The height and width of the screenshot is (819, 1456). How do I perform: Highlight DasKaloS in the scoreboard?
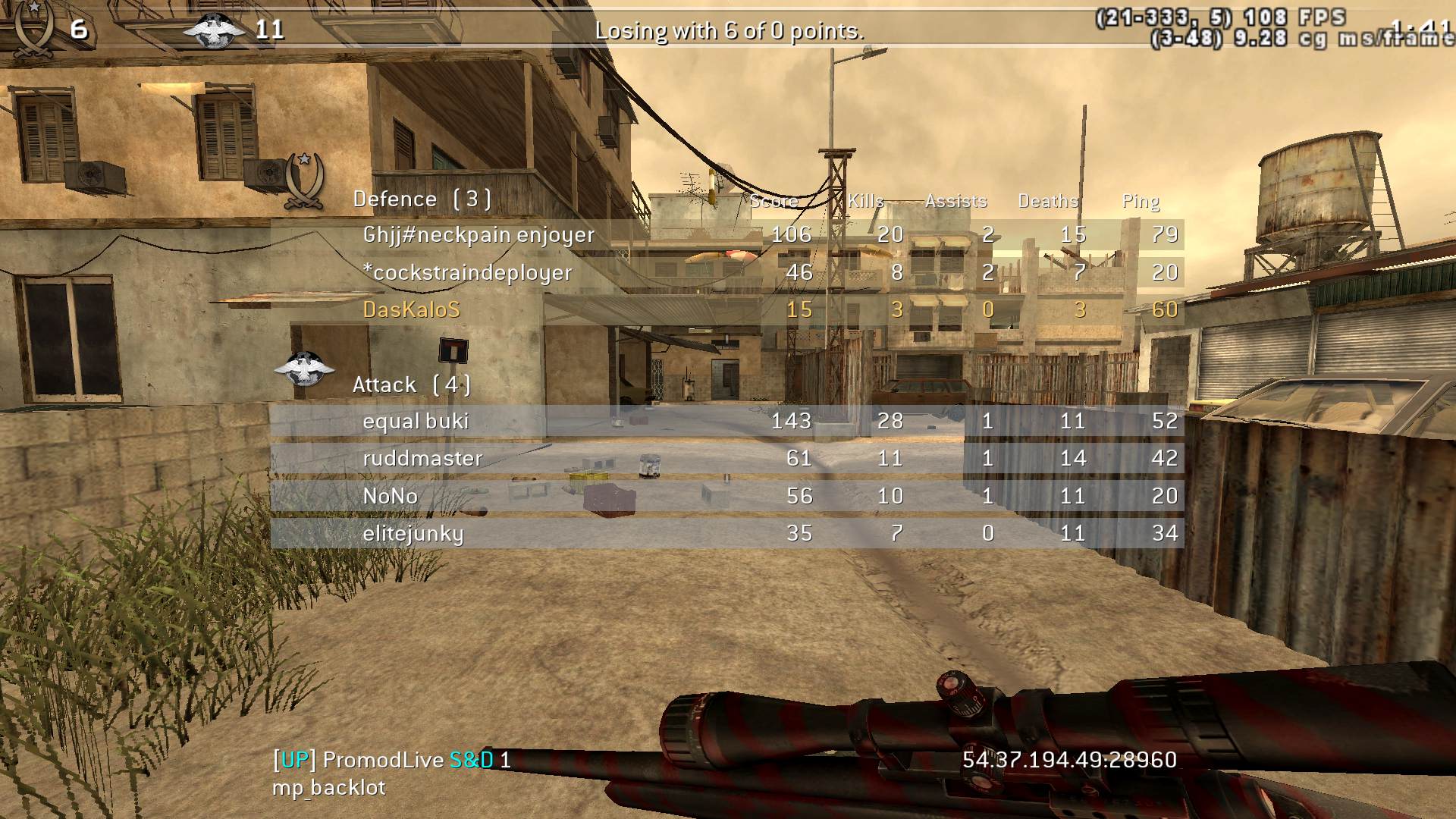tap(412, 310)
